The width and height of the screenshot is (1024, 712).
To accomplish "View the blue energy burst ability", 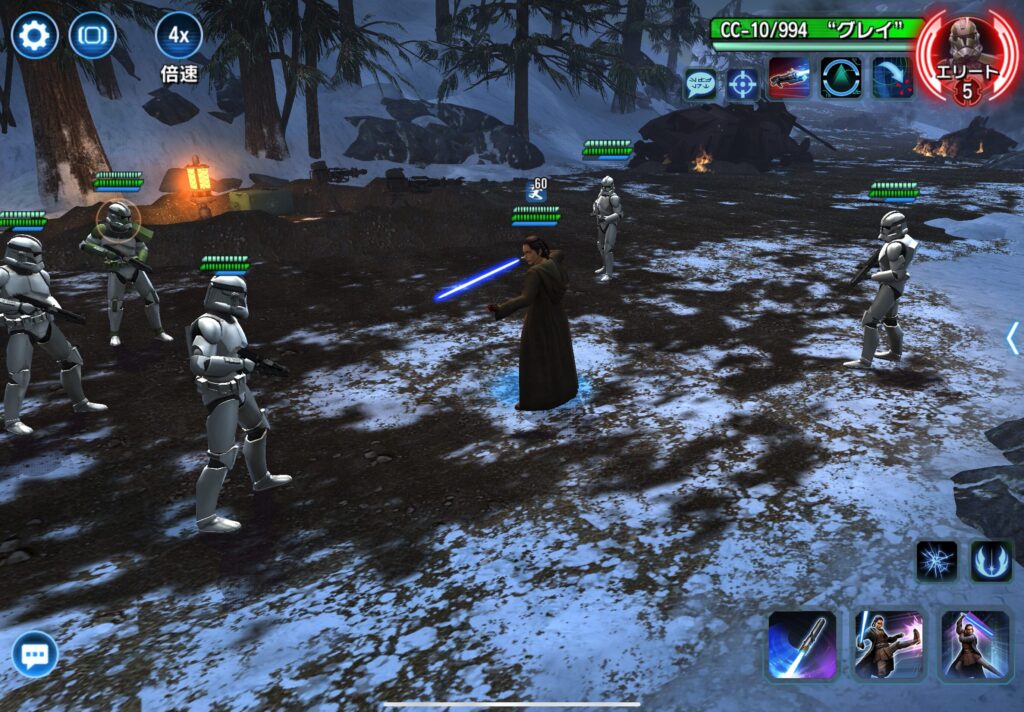I will 937,561.
